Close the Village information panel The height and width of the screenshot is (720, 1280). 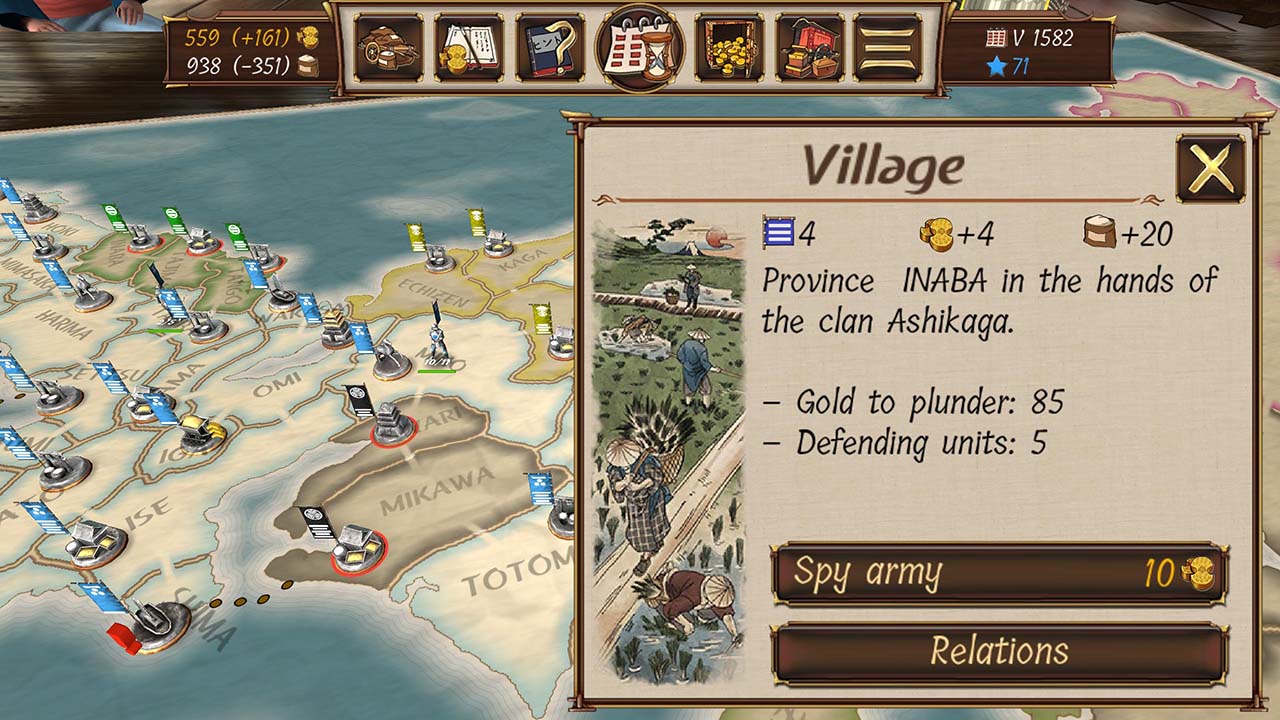(1208, 170)
